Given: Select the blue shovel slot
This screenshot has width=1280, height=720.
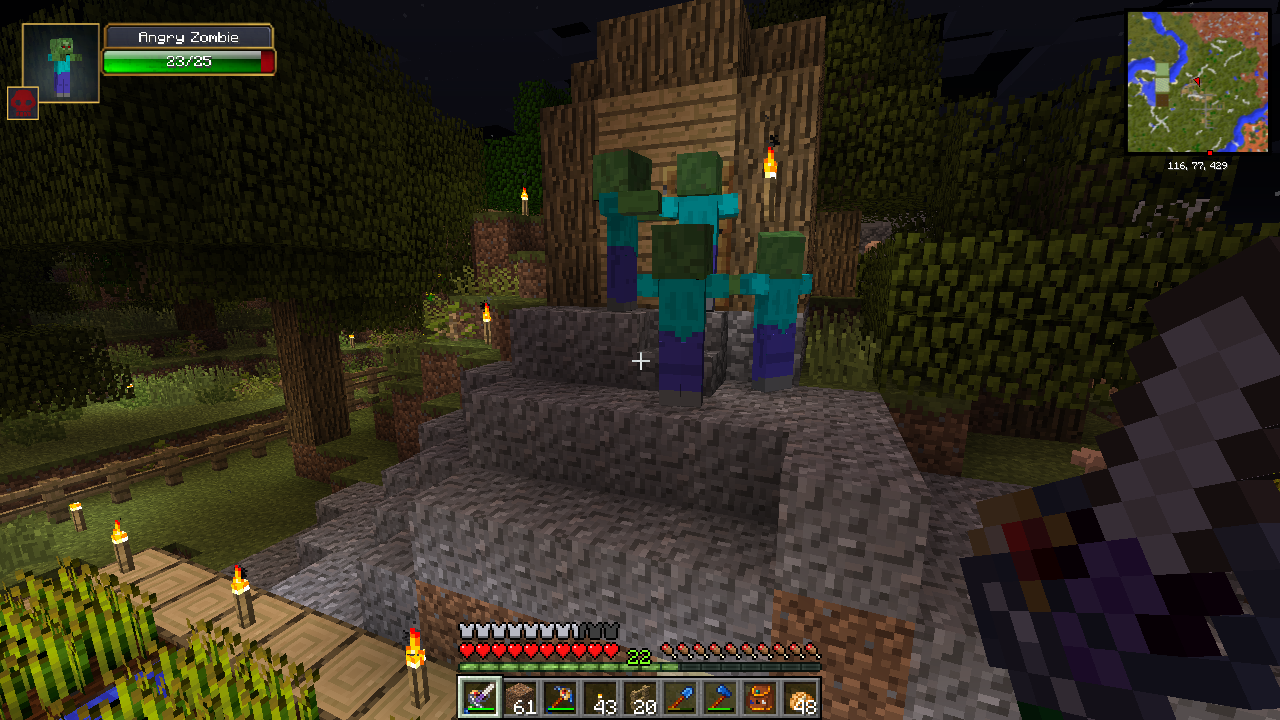Looking at the screenshot, I should 678,697.
